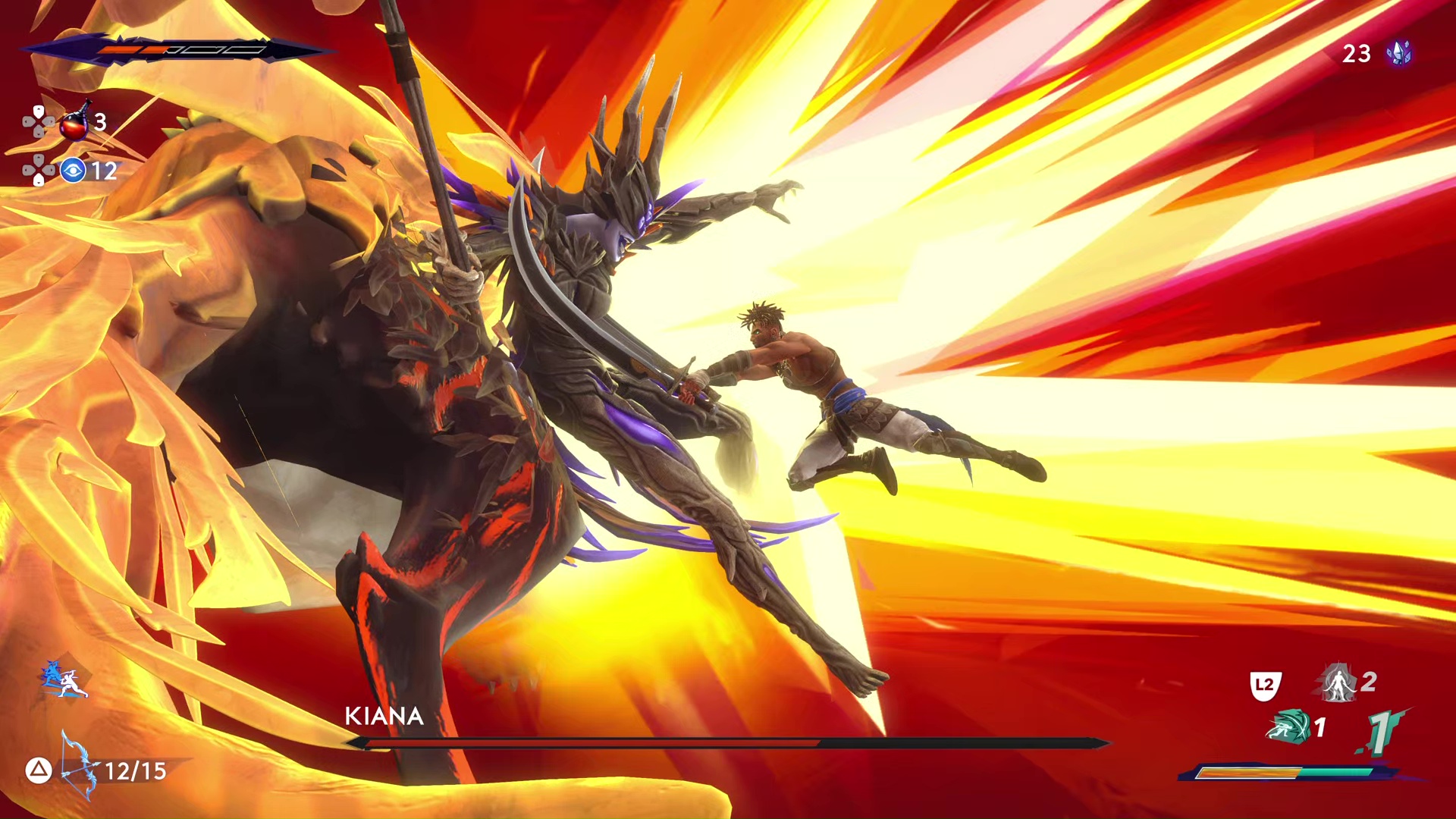The width and height of the screenshot is (1456, 819).
Task: Click the blue and white fighters icon
Action: 63,679
